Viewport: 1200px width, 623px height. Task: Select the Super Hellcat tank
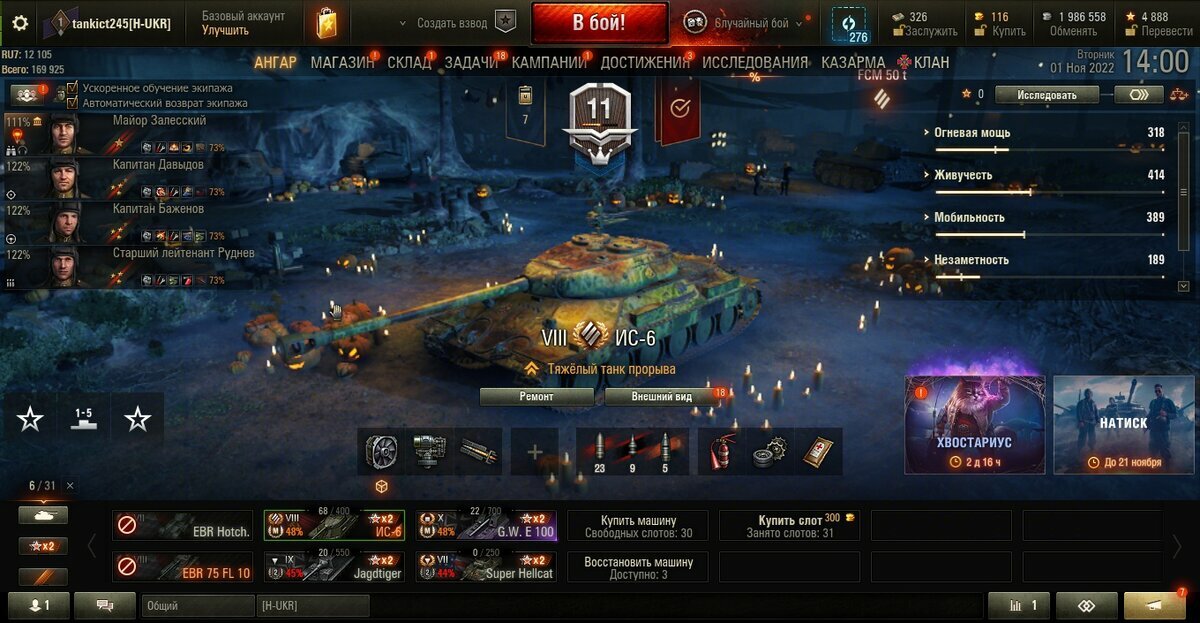tap(486, 566)
